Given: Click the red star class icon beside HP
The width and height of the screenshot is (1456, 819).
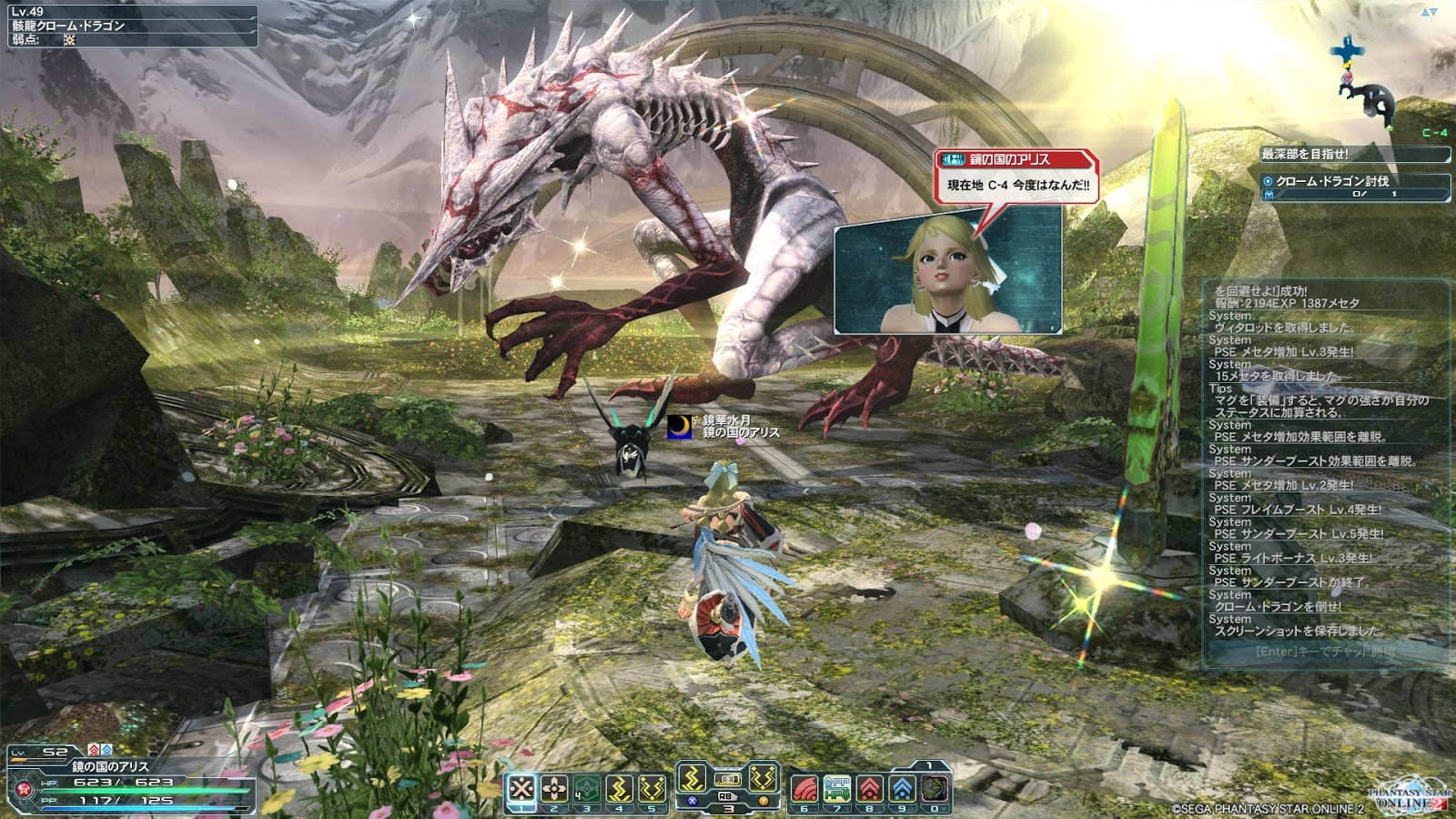Looking at the screenshot, I should coord(25,788).
